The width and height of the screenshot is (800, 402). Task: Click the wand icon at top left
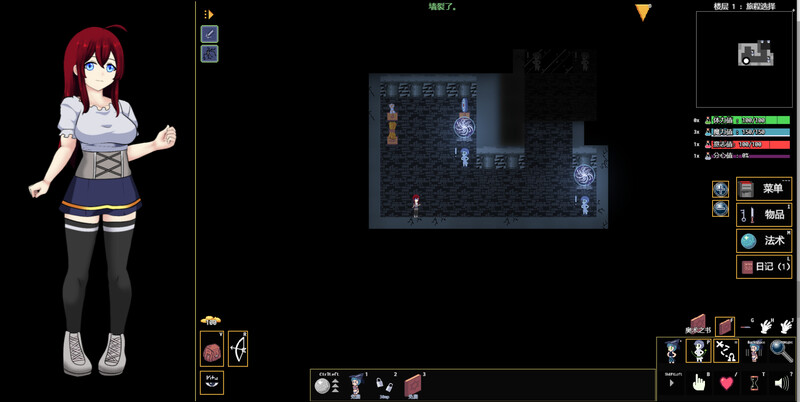tap(210, 34)
